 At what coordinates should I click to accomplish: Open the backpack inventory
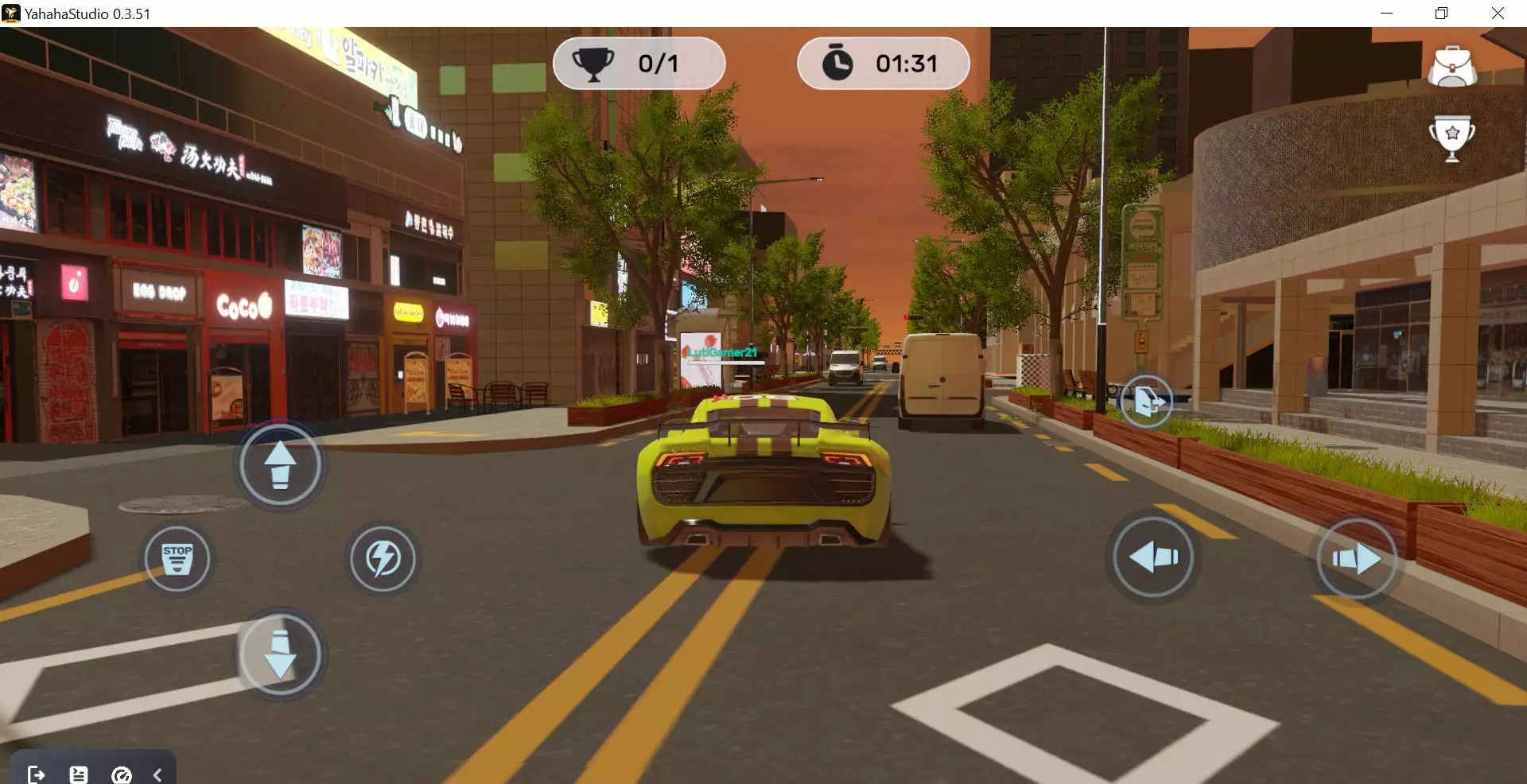pyautogui.click(x=1452, y=67)
